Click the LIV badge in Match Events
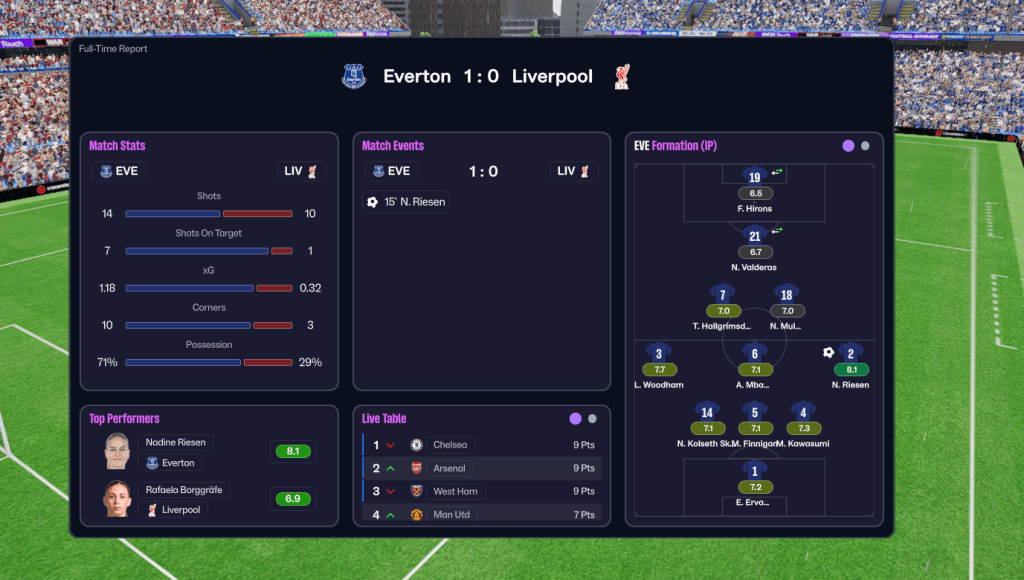Screen dimensions: 1024x580 coord(574,171)
